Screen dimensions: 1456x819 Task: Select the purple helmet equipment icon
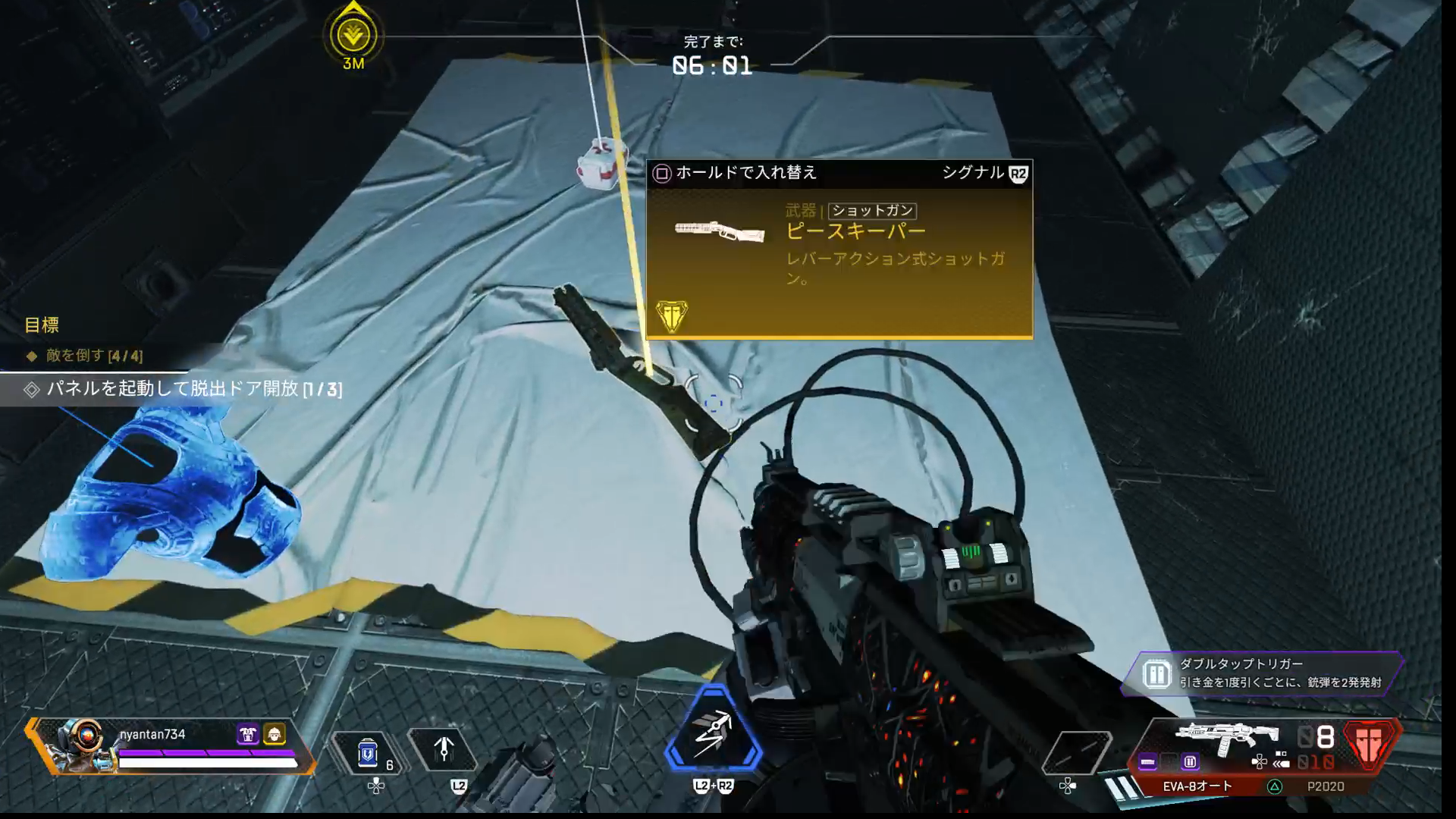[x=248, y=734]
